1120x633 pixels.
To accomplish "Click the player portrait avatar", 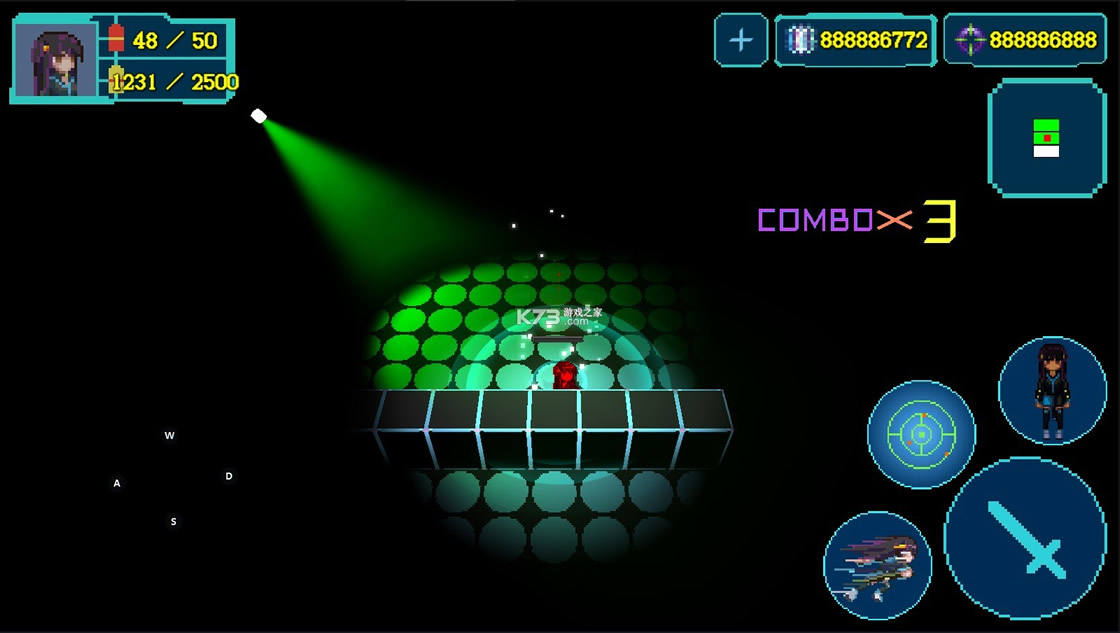I will (x=55, y=61).
